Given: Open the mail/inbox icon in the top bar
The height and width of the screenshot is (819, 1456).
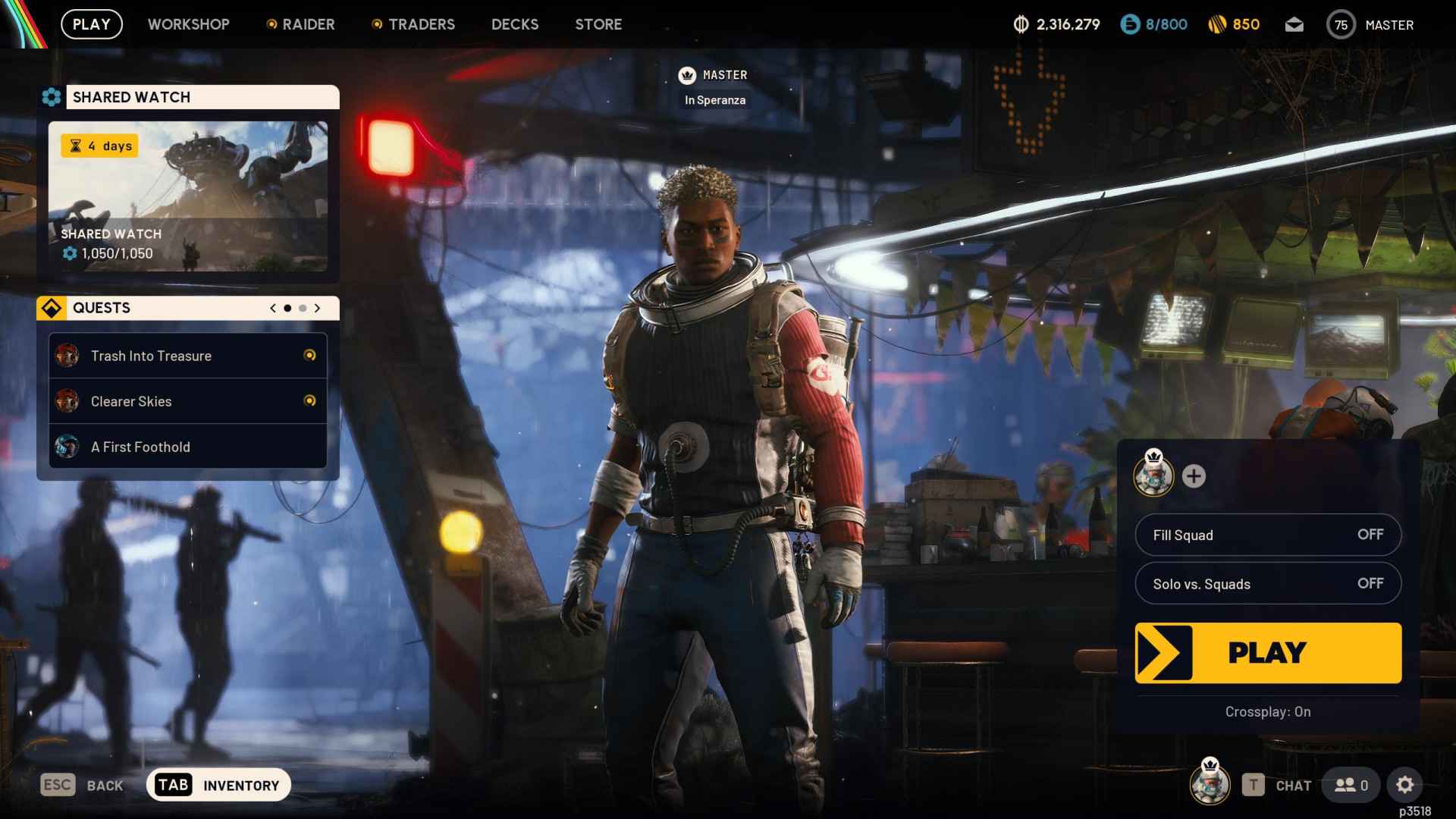Looking at the screenshot, I should click(x=1294, y=24).
